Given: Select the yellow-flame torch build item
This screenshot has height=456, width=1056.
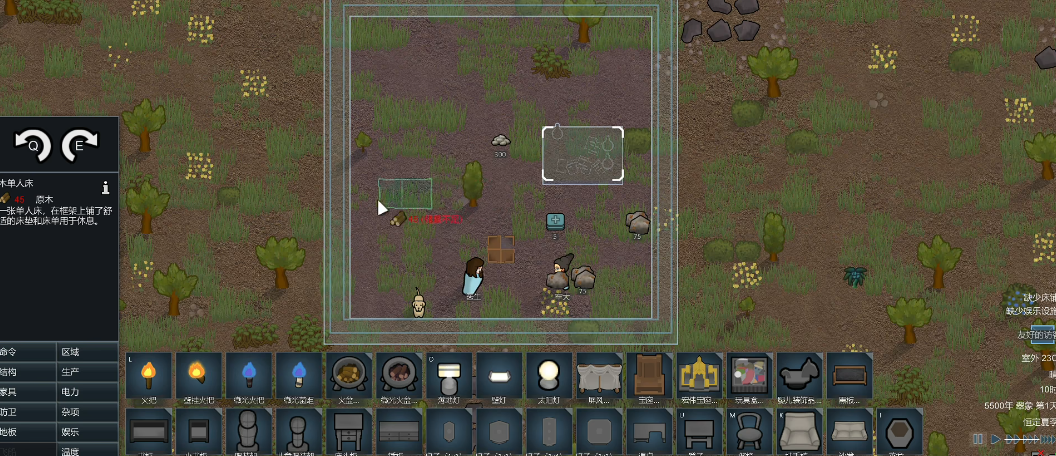Looking at the screenshot, I should (x=148, y=376).
